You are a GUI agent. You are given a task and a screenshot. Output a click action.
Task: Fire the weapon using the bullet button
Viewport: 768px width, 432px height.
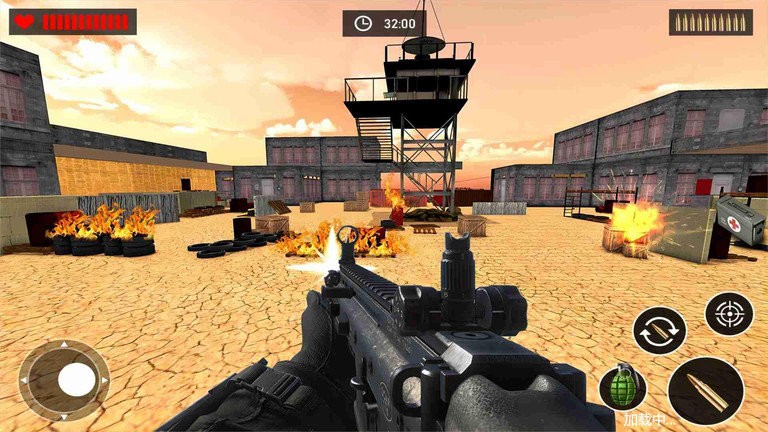coord(706,391)
